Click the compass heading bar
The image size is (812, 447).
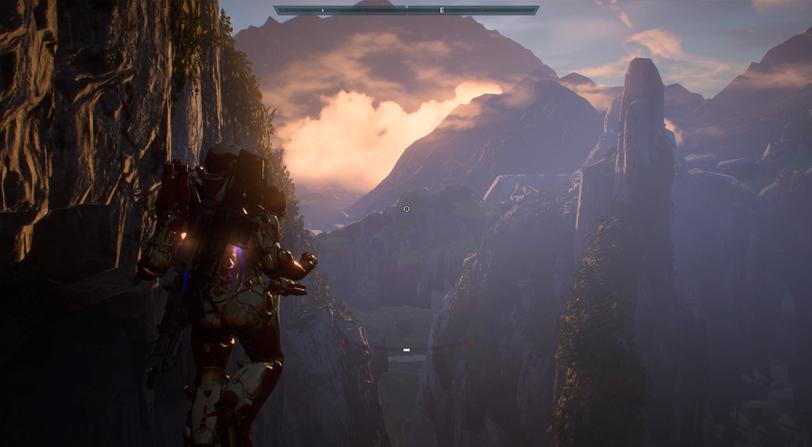pos(406,10)
